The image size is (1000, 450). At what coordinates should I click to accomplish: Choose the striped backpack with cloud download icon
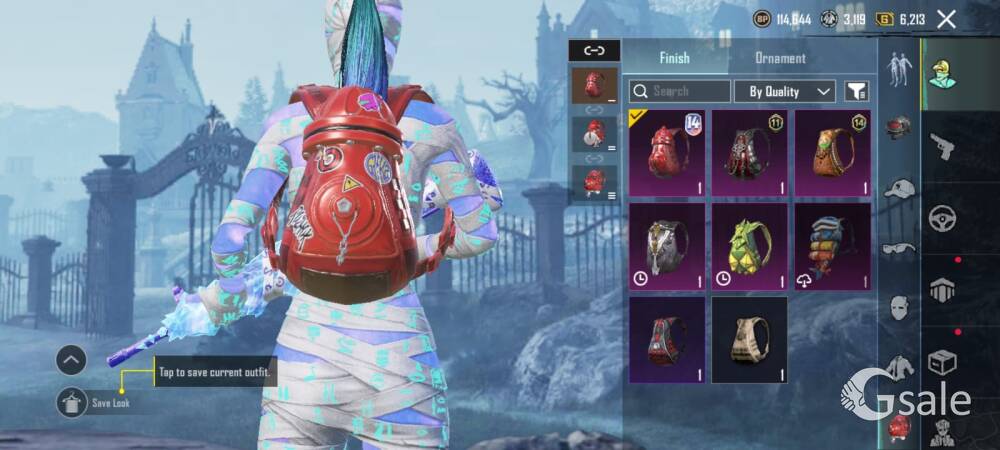point(832,246)
